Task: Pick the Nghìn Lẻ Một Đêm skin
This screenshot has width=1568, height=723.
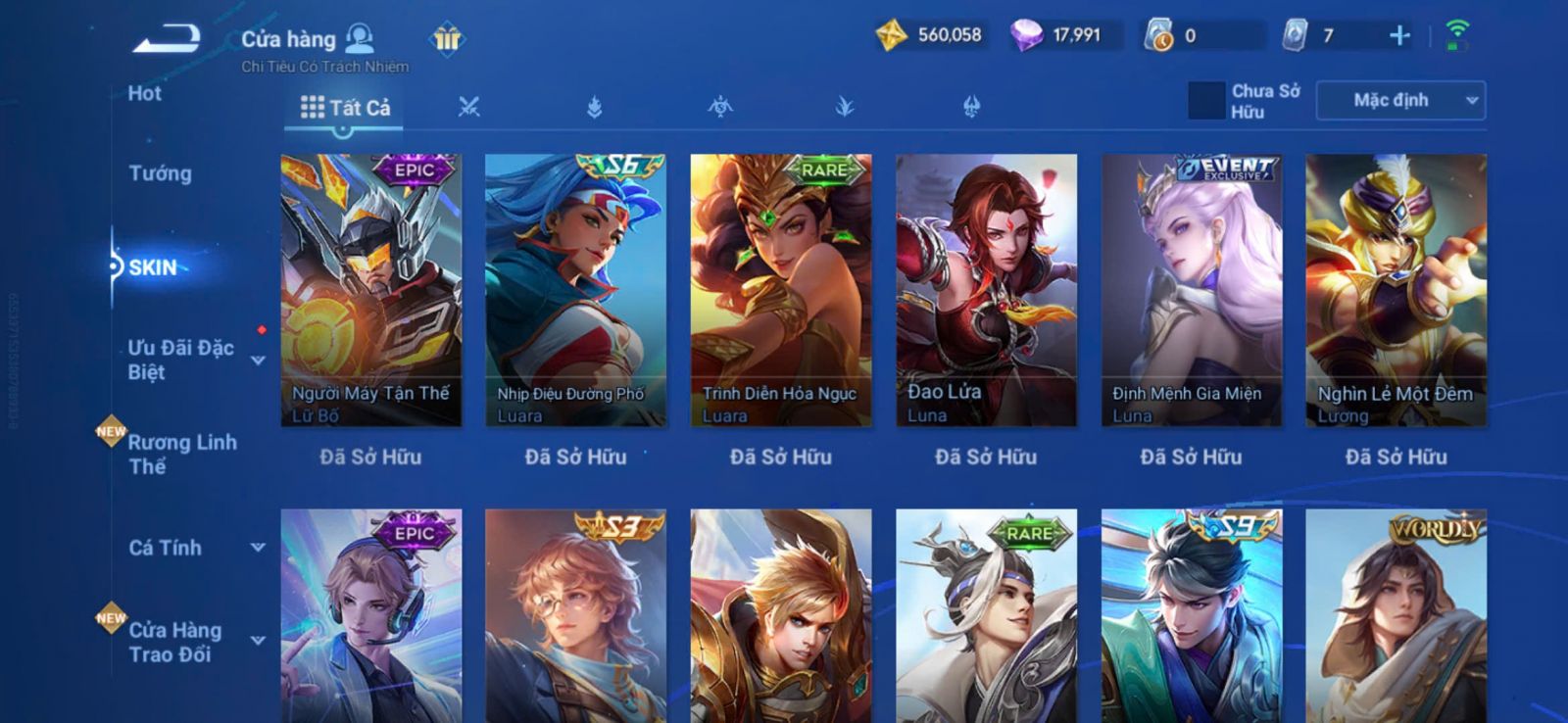Action: (x=1396, y=290)
